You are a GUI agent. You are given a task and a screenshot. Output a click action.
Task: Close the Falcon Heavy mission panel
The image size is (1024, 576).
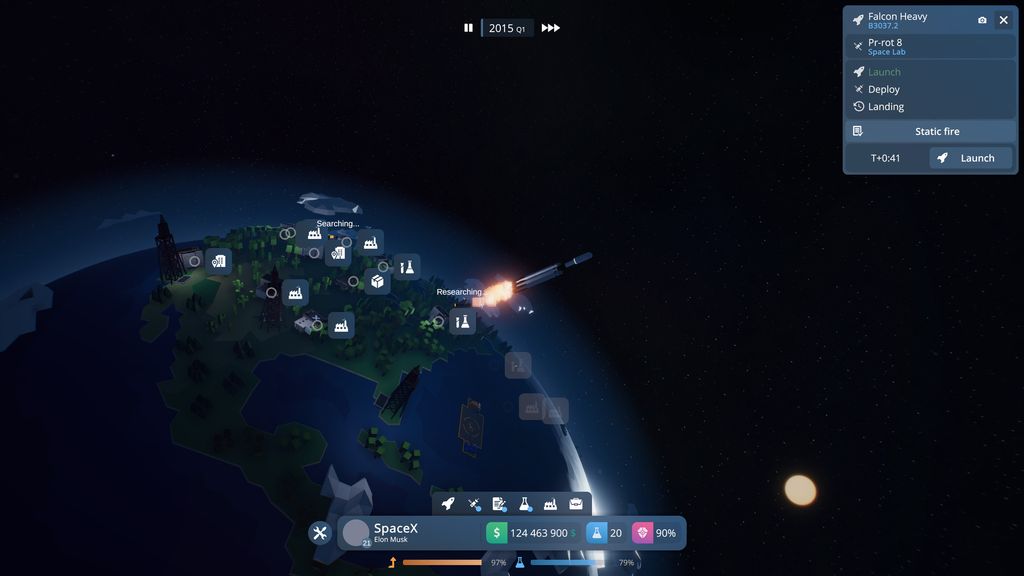tap(1003, 20)
